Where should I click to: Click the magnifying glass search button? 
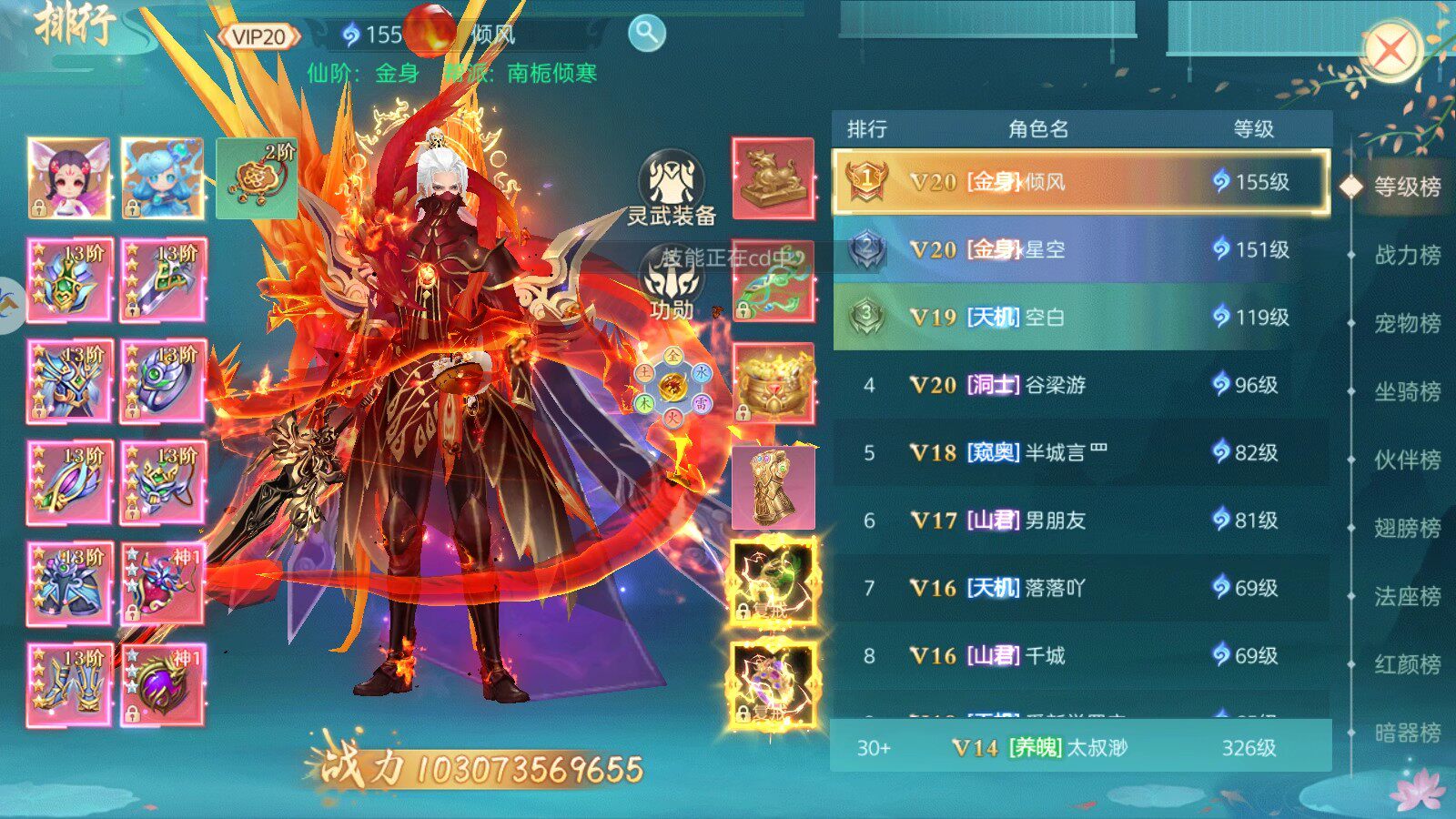click(646, 34)
